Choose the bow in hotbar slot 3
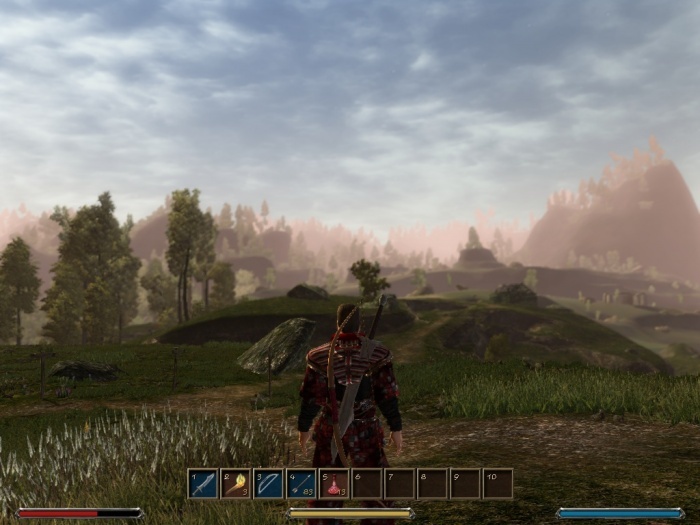 [268, 484]
